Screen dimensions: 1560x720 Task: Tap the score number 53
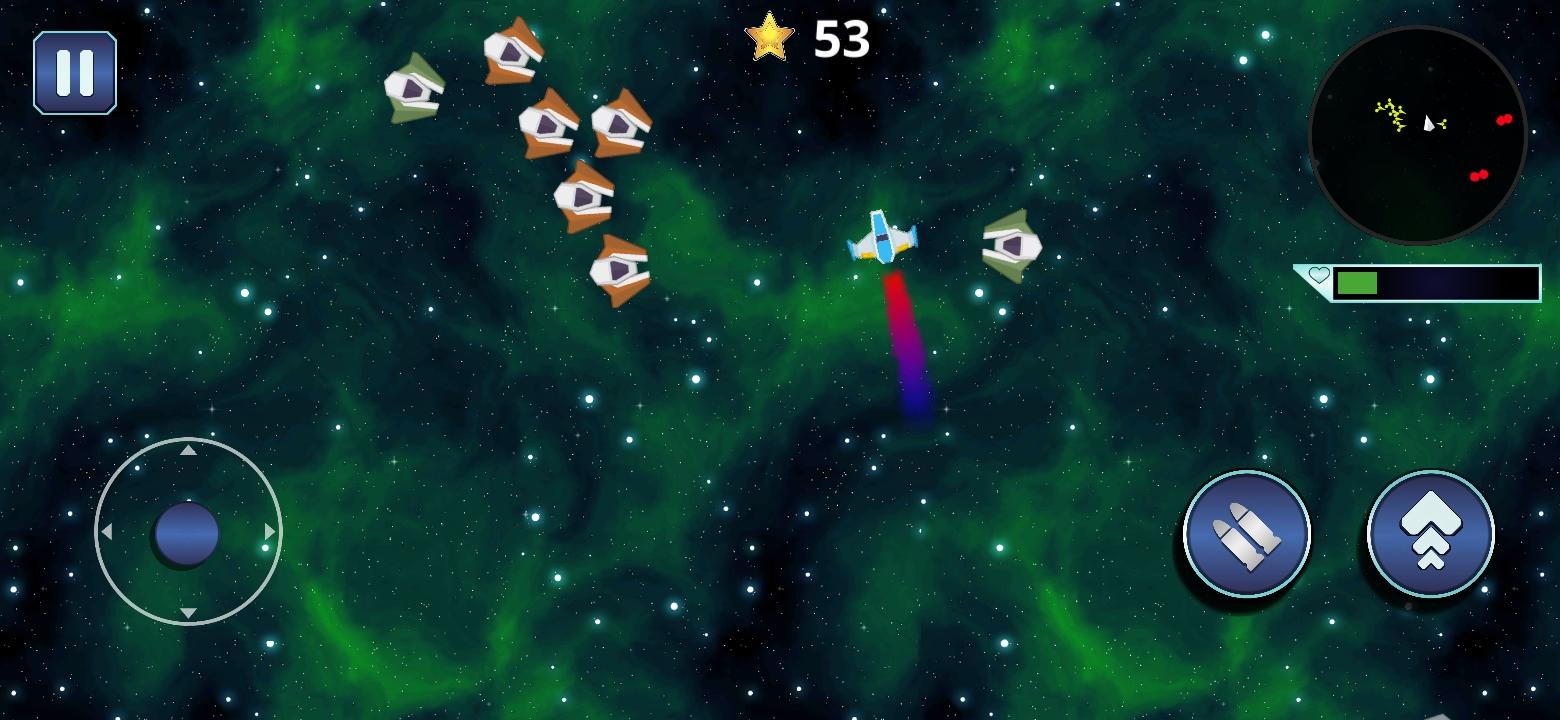click(841, 40)
